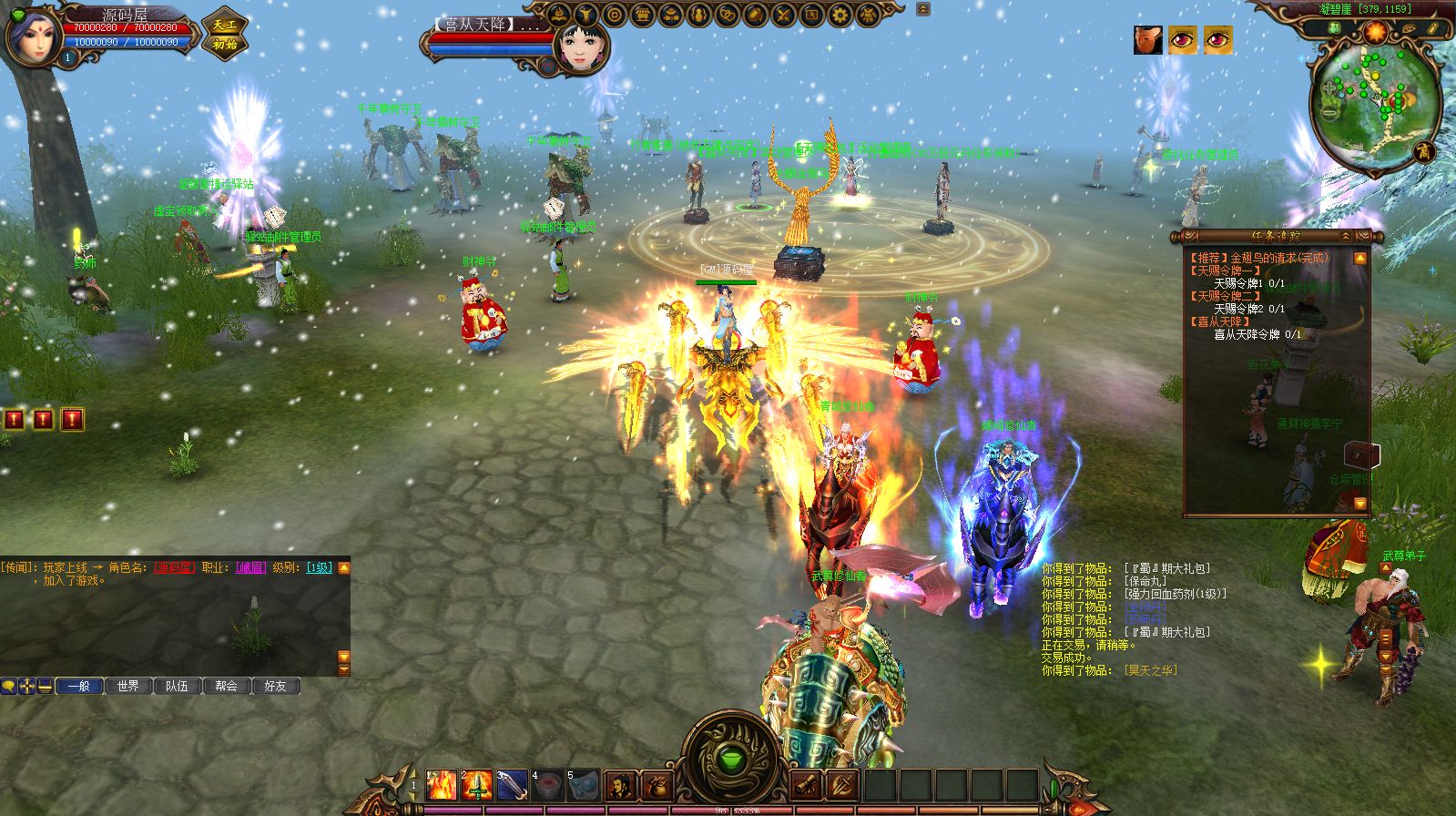The image size is (1456, 816).
Task: Collapse the top menu with the arrow button
Action: (x=923, y=9)
